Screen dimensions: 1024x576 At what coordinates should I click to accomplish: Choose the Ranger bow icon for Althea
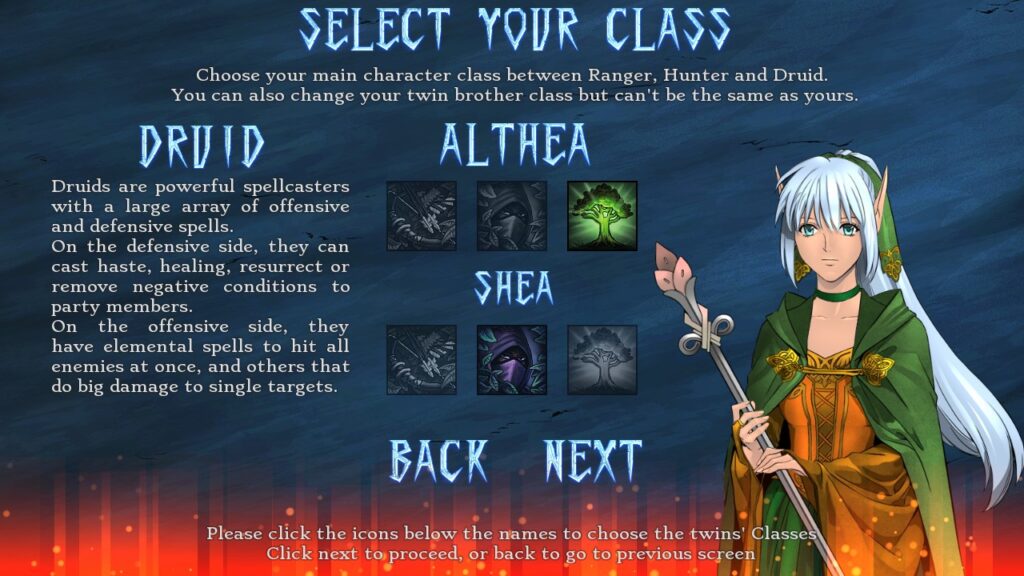click(421, 215)
